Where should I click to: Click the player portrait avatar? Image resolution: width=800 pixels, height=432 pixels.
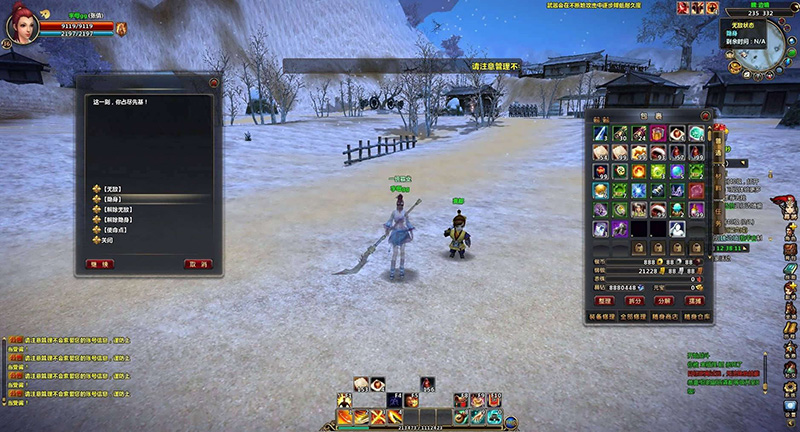(x=21, y=27)
